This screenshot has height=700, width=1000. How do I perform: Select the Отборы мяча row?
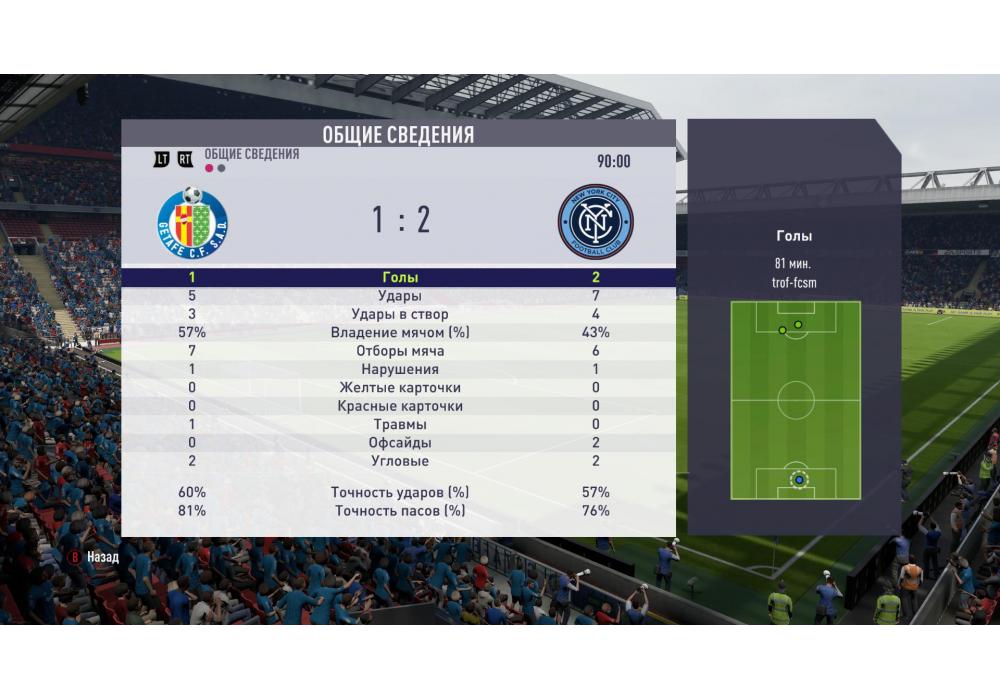tap(400, 351)
